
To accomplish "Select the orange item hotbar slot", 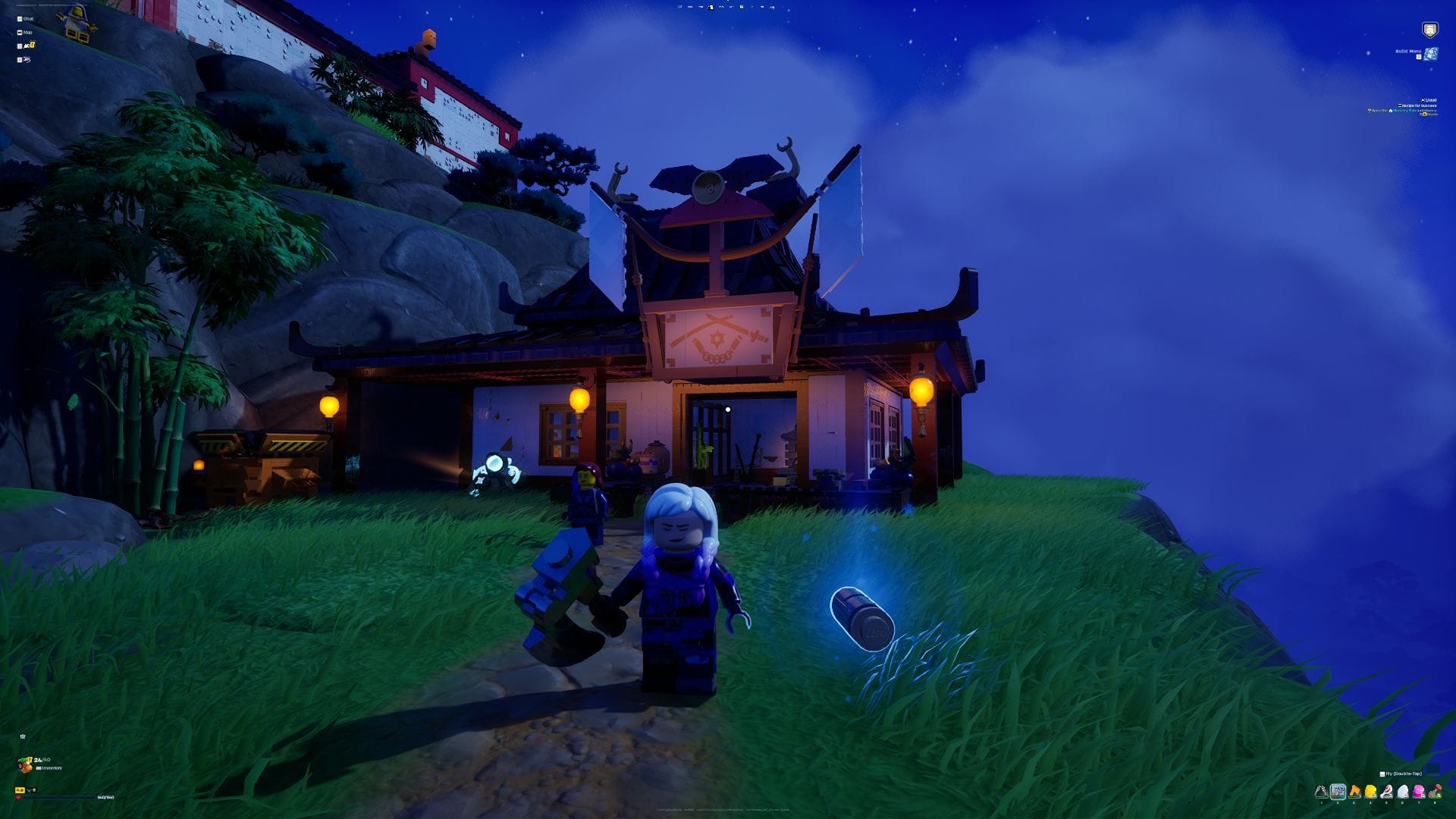I will (x=1354, y=792).
